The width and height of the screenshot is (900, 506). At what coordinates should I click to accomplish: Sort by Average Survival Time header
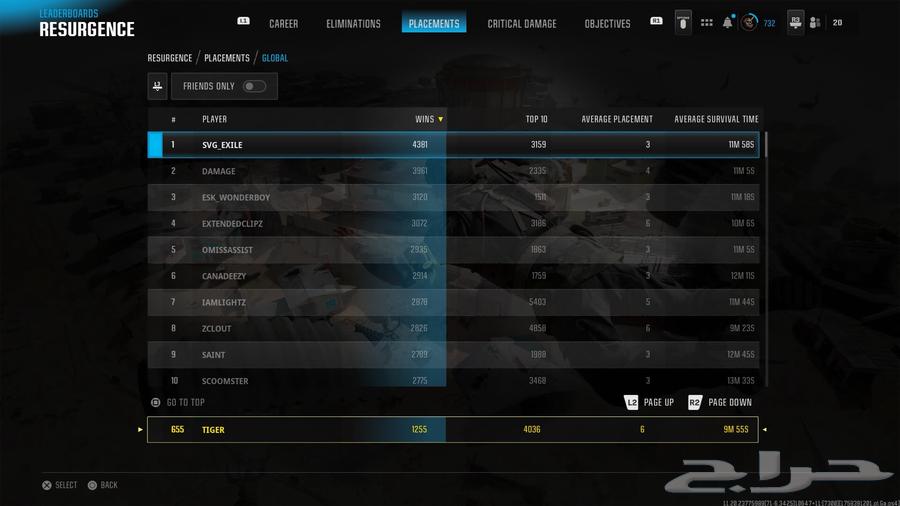(x=716, y=119)
